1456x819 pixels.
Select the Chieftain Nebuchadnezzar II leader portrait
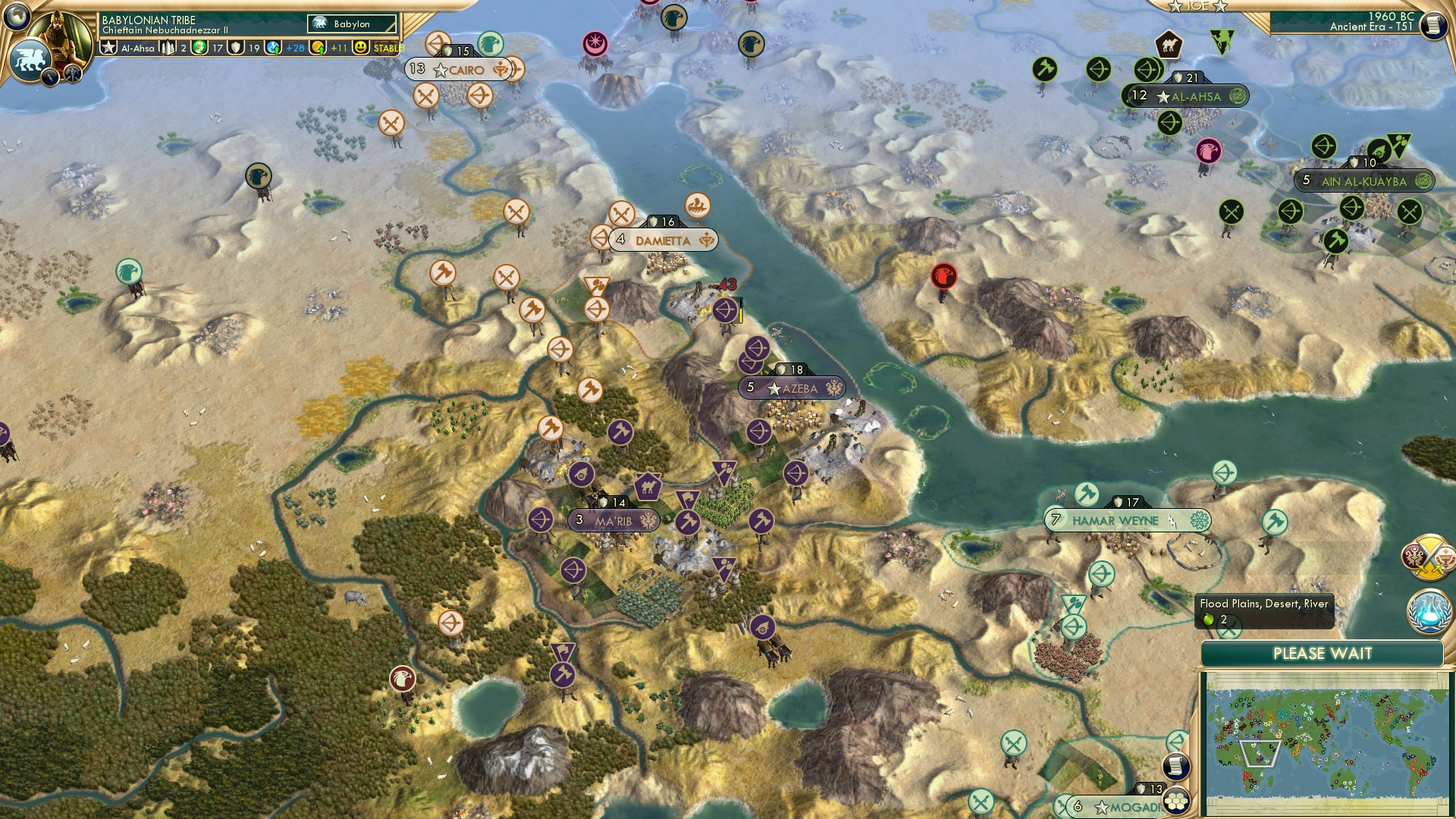point(59,39)
